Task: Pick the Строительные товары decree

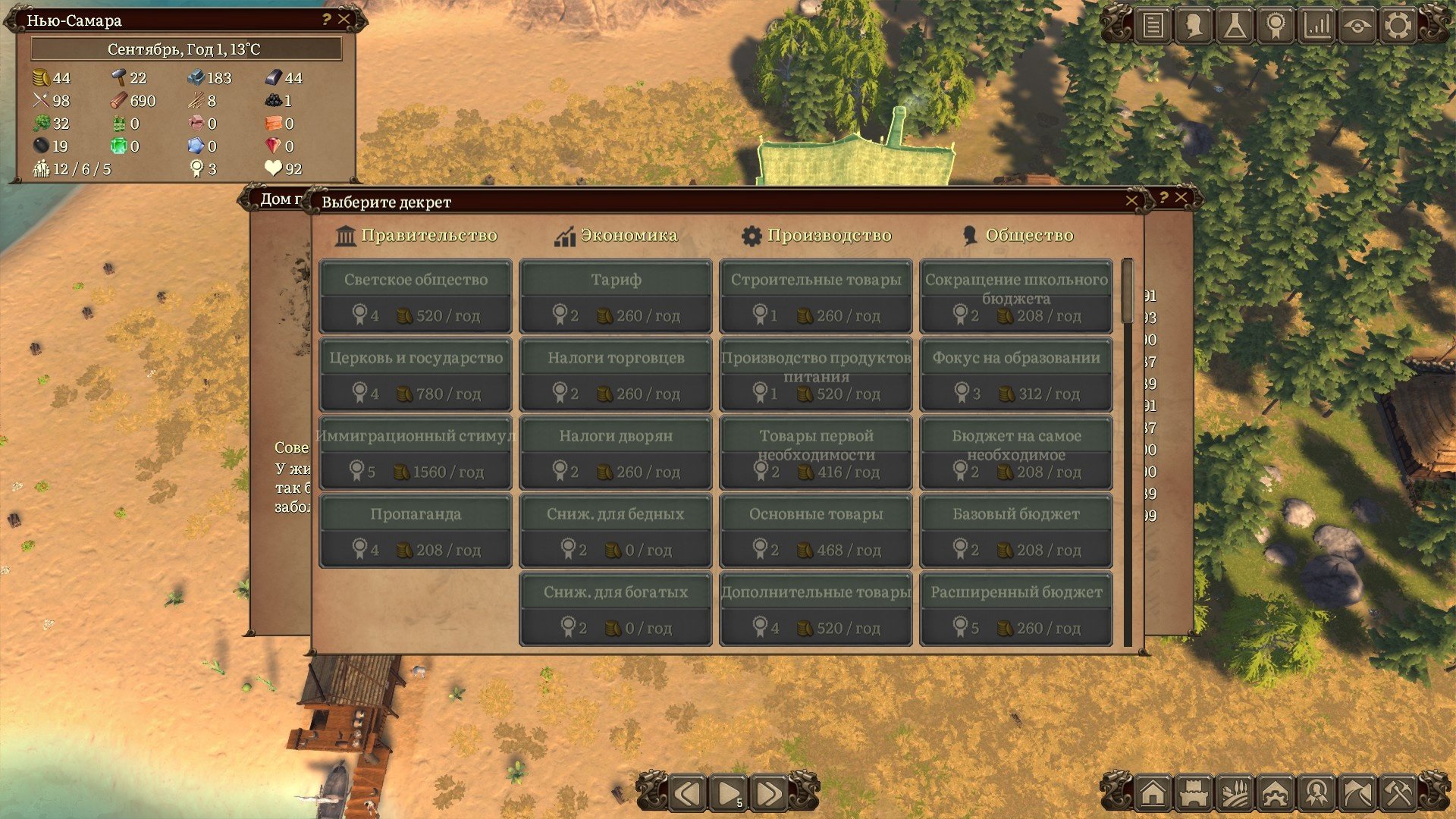Action: coord(816,297)
